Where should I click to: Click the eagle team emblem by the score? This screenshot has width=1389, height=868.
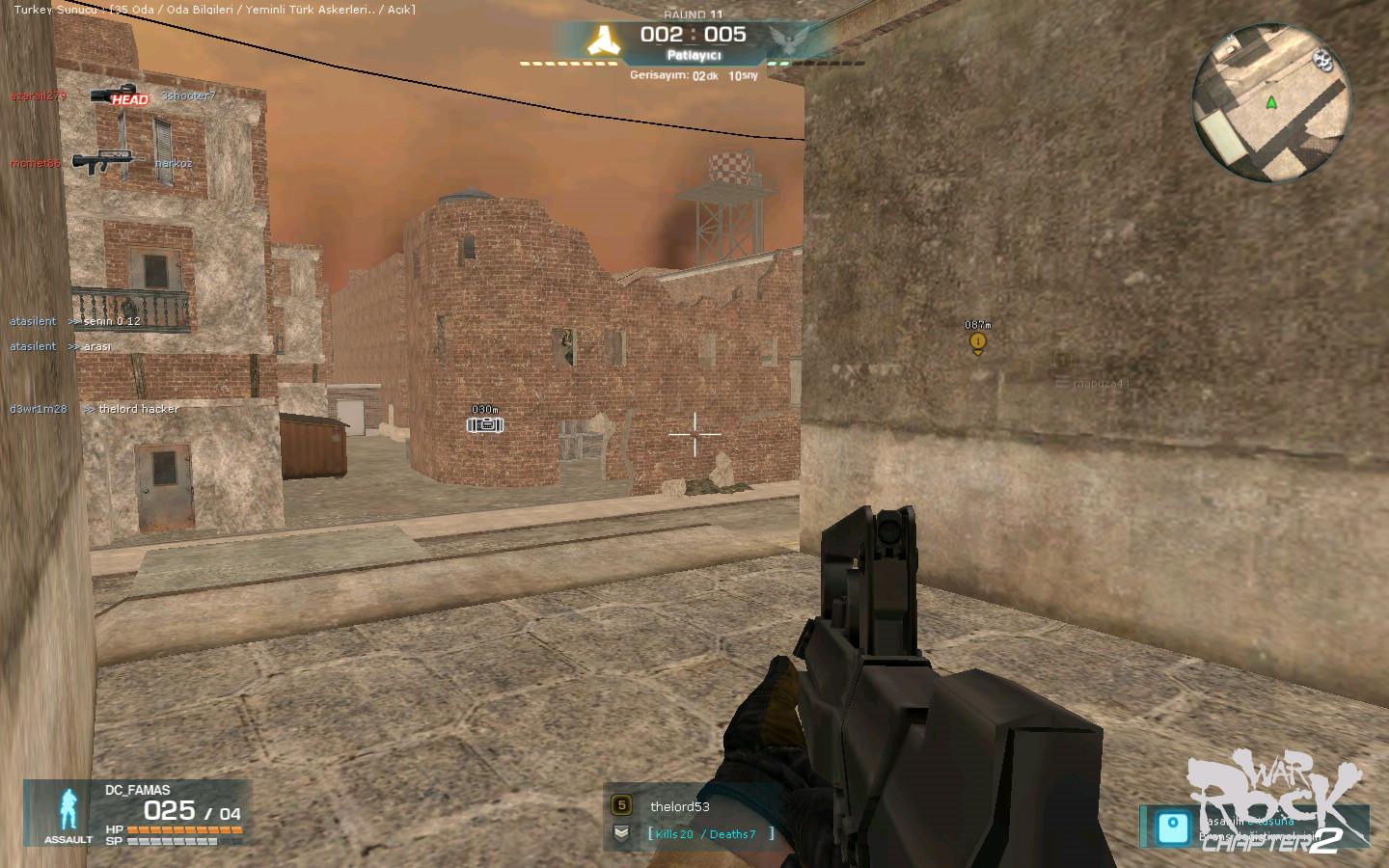click(x=786, y=39)
